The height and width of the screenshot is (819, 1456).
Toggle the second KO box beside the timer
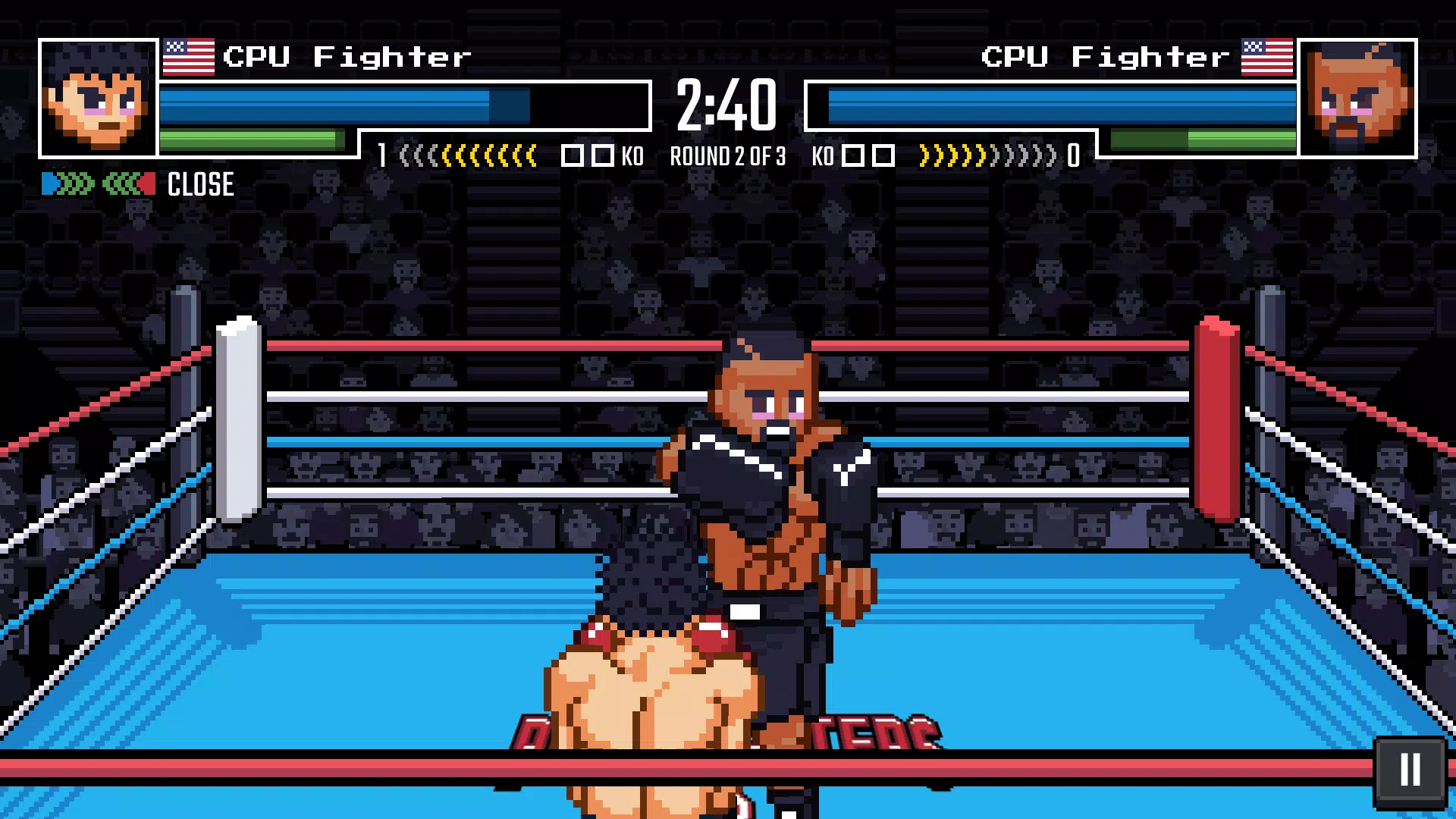click(604, 155)
